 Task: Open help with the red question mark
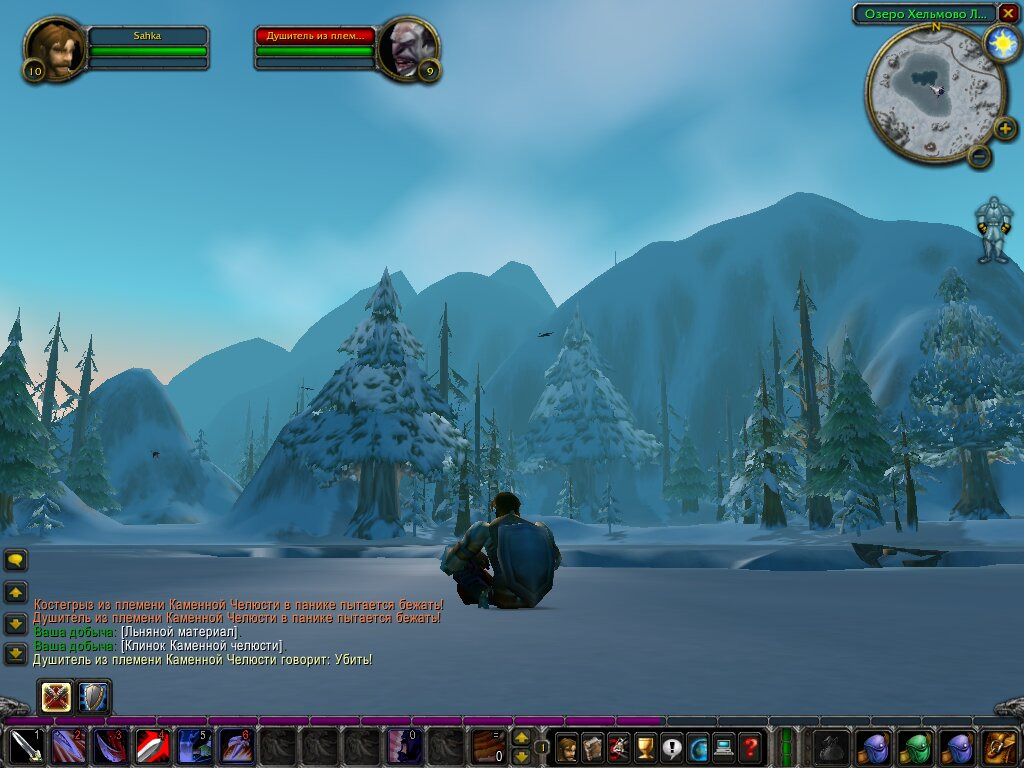pyautogui.click(x=749, y=747)
